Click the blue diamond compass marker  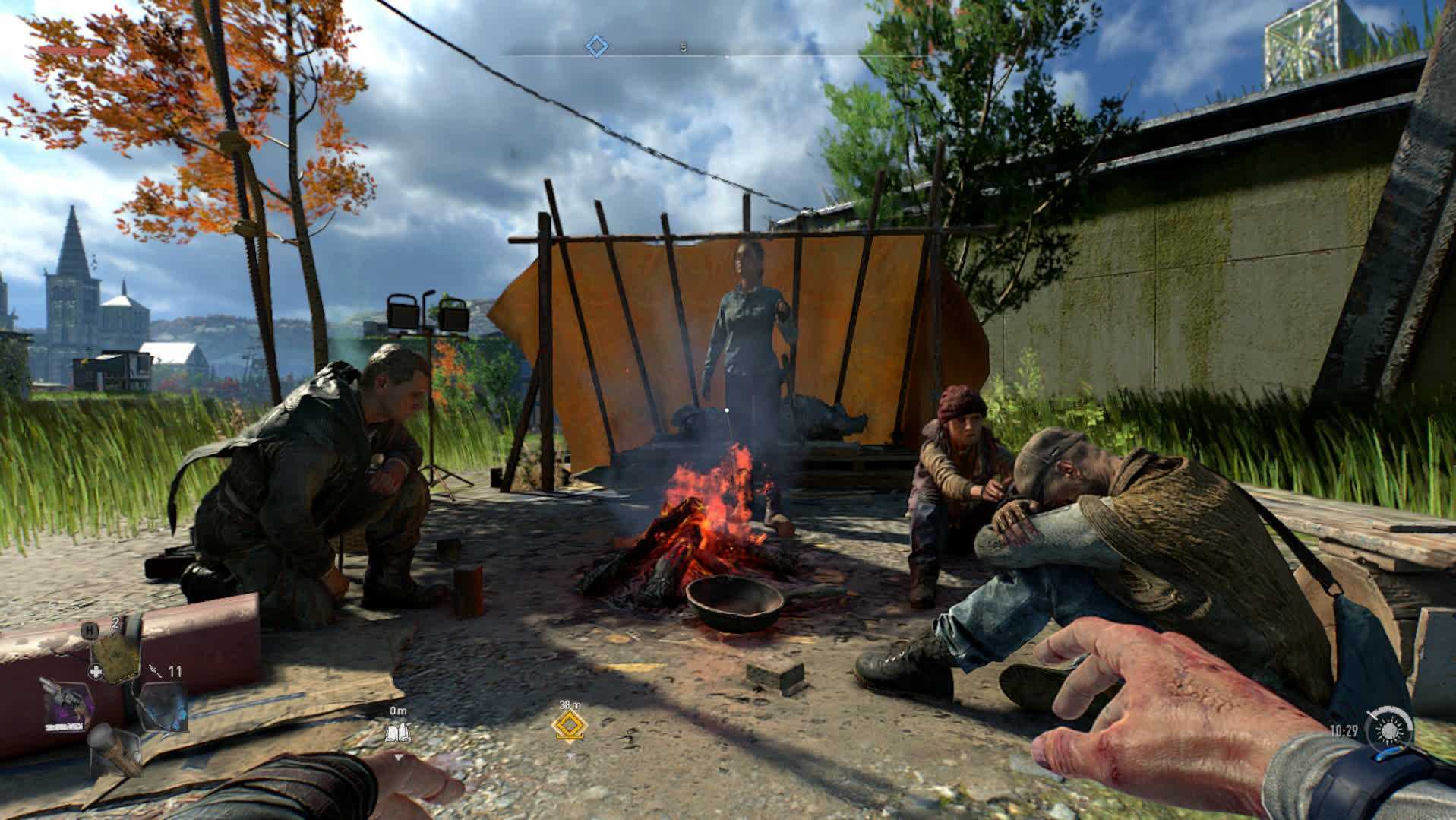tap(597, 47)
